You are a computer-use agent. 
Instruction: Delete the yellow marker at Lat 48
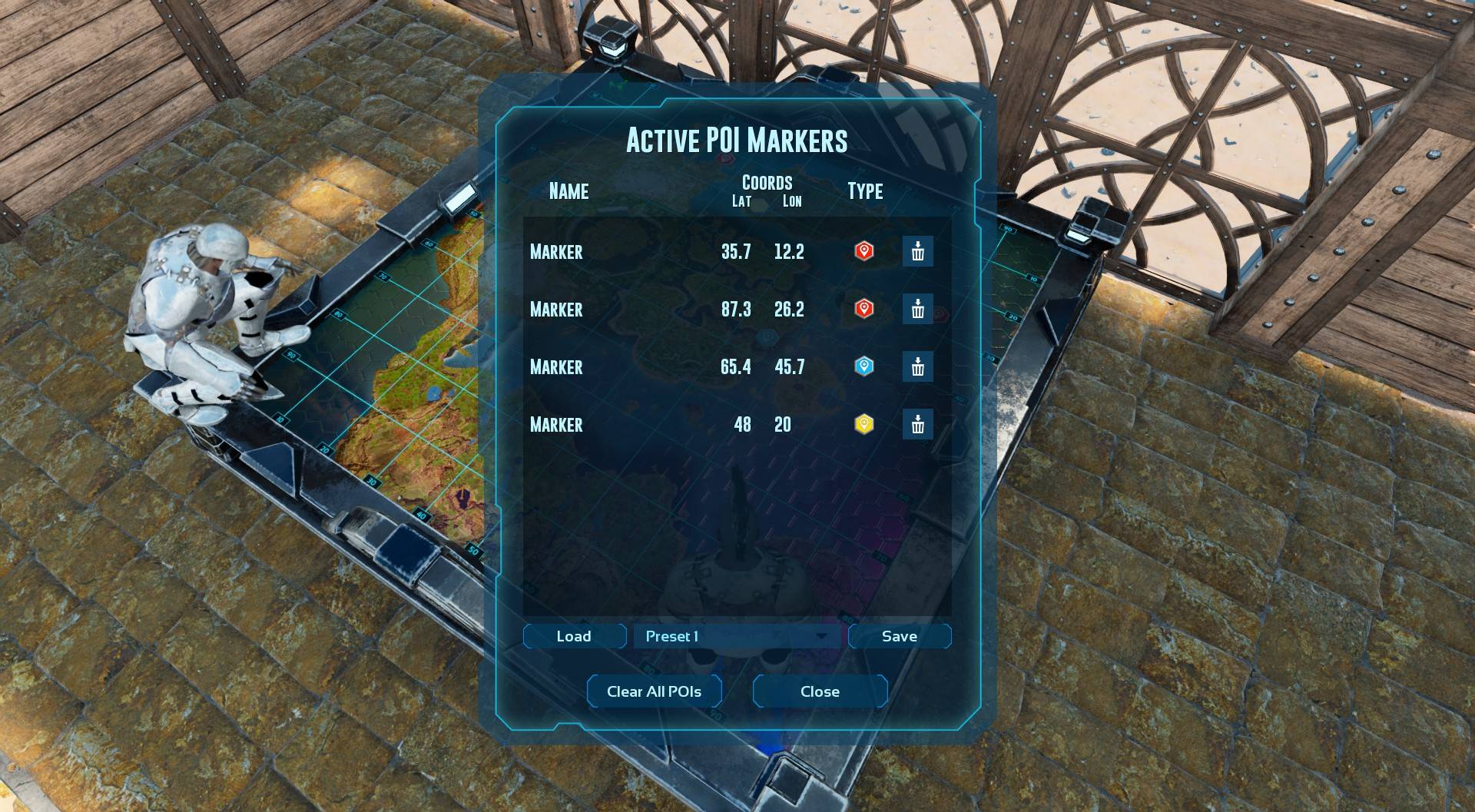click(917, 425)
